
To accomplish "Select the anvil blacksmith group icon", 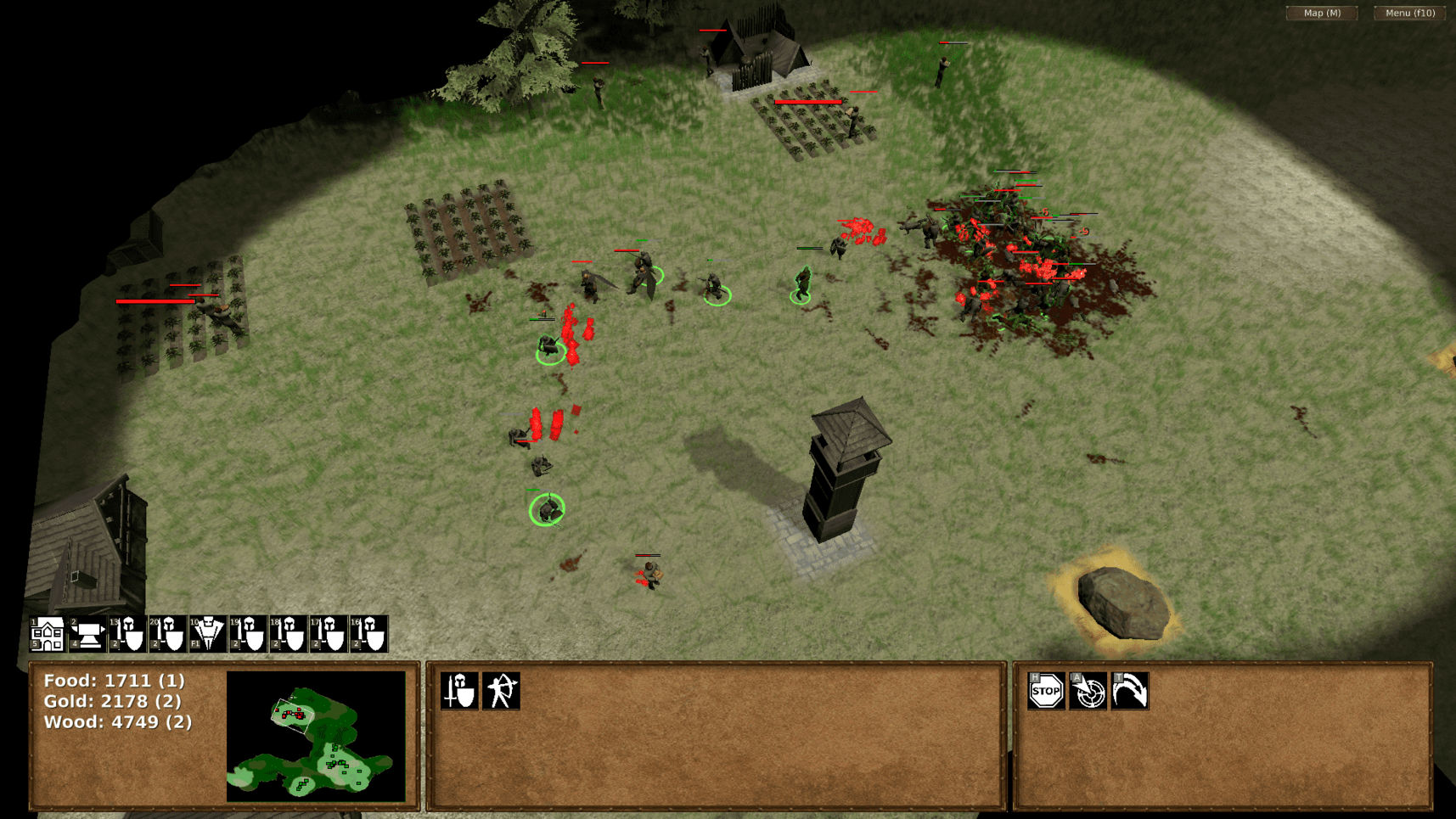I will (87, 634).
